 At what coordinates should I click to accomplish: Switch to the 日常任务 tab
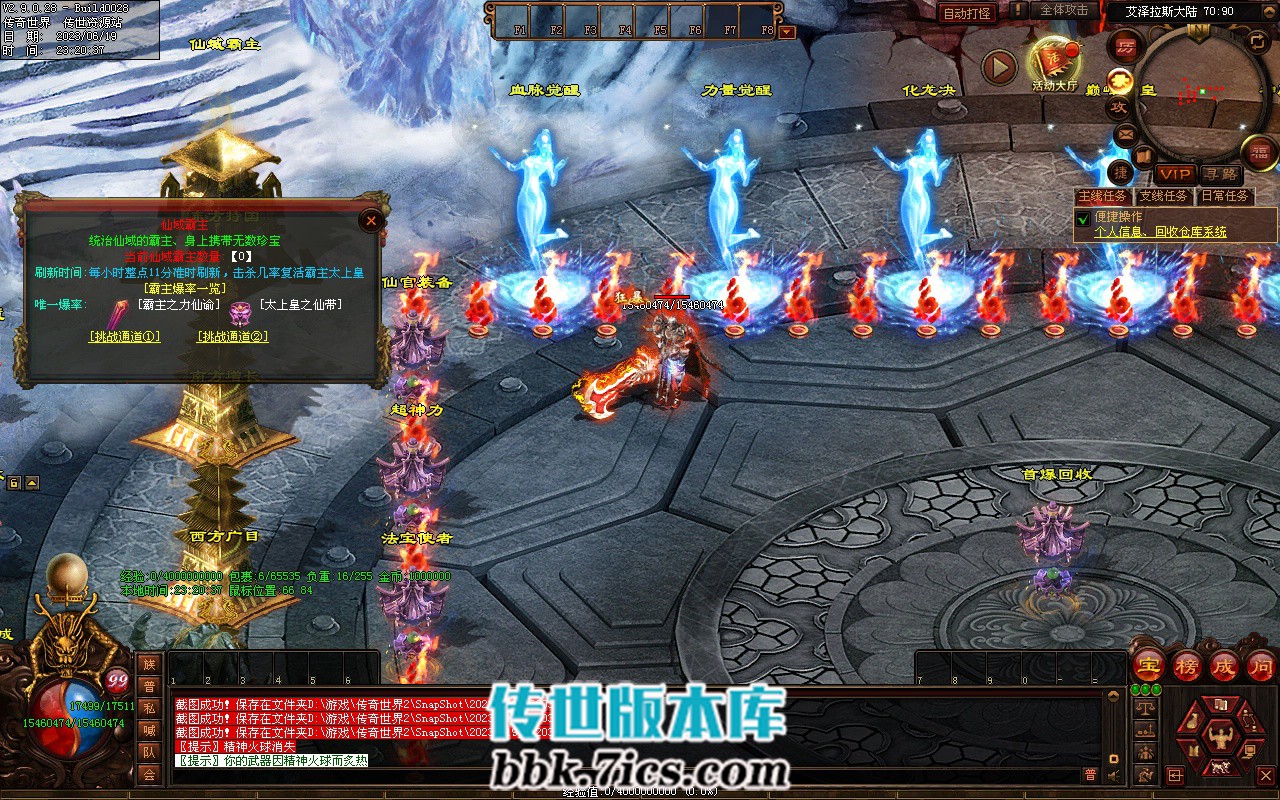(x=1224, y=196)
